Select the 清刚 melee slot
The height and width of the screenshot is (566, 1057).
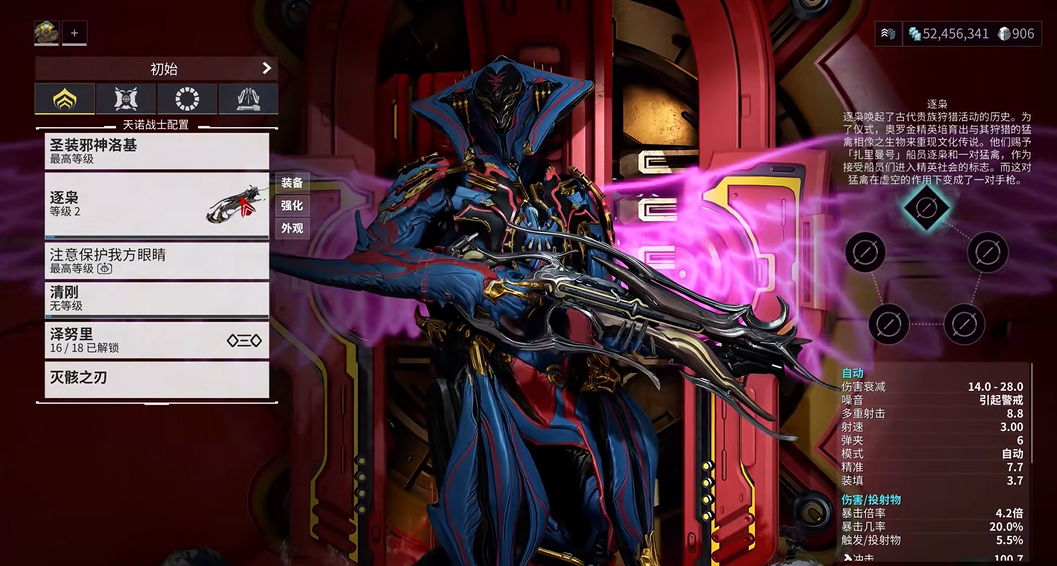(156, 299)
